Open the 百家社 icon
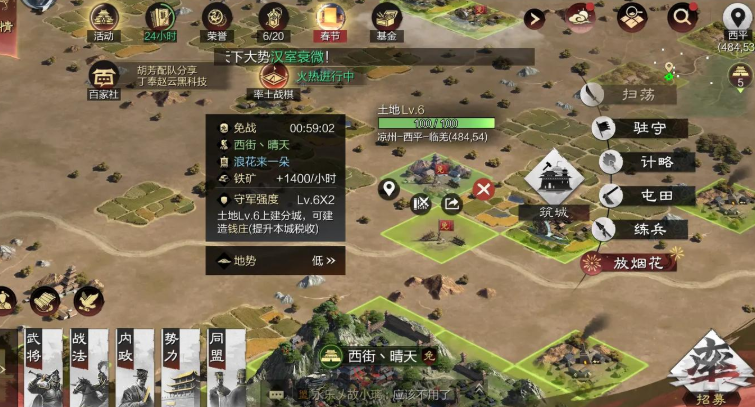The height and width of the screenshot is (407, 755). click(104, 79)
